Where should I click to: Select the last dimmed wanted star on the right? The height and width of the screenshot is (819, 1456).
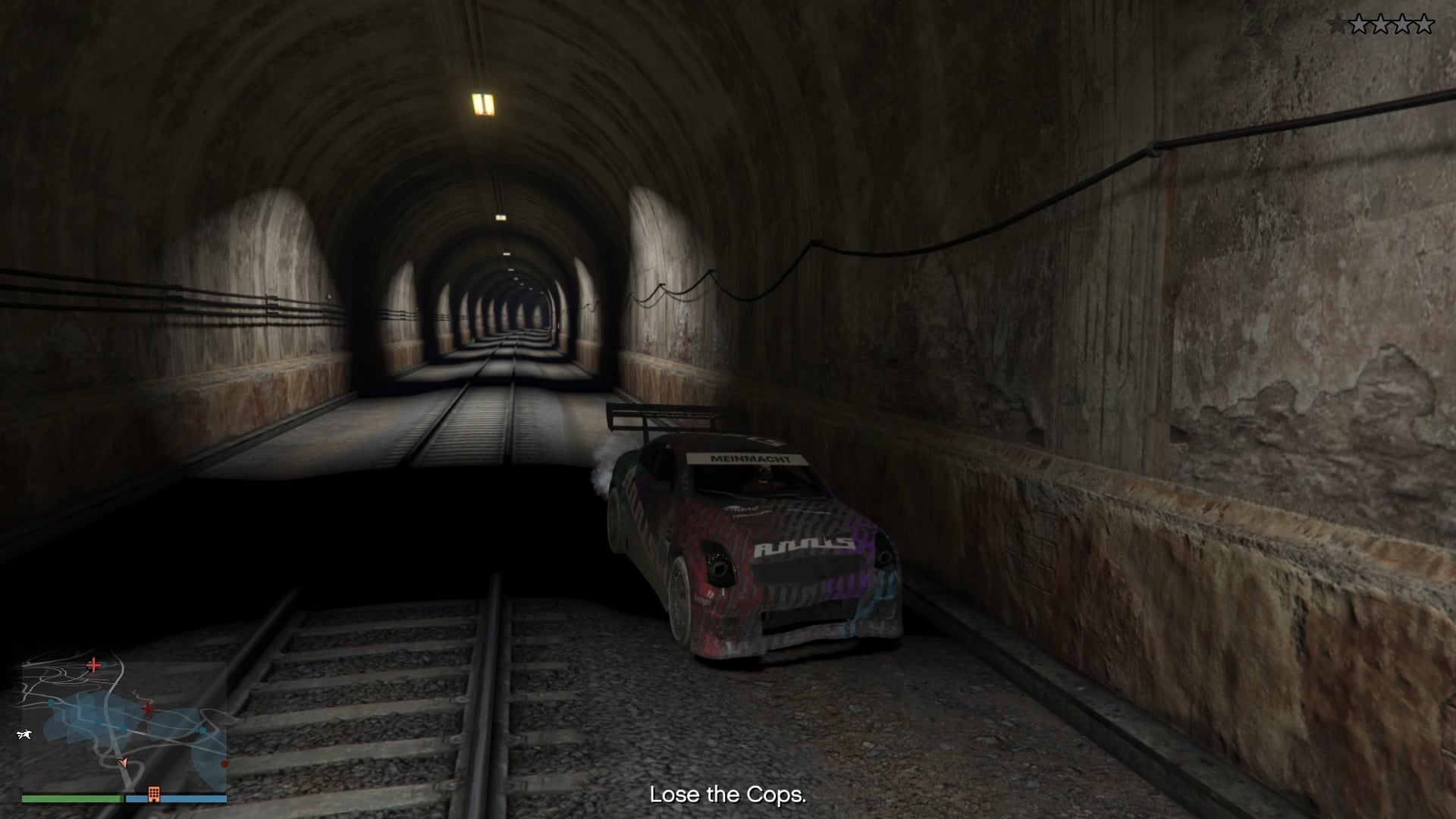tap(1424, 24)
